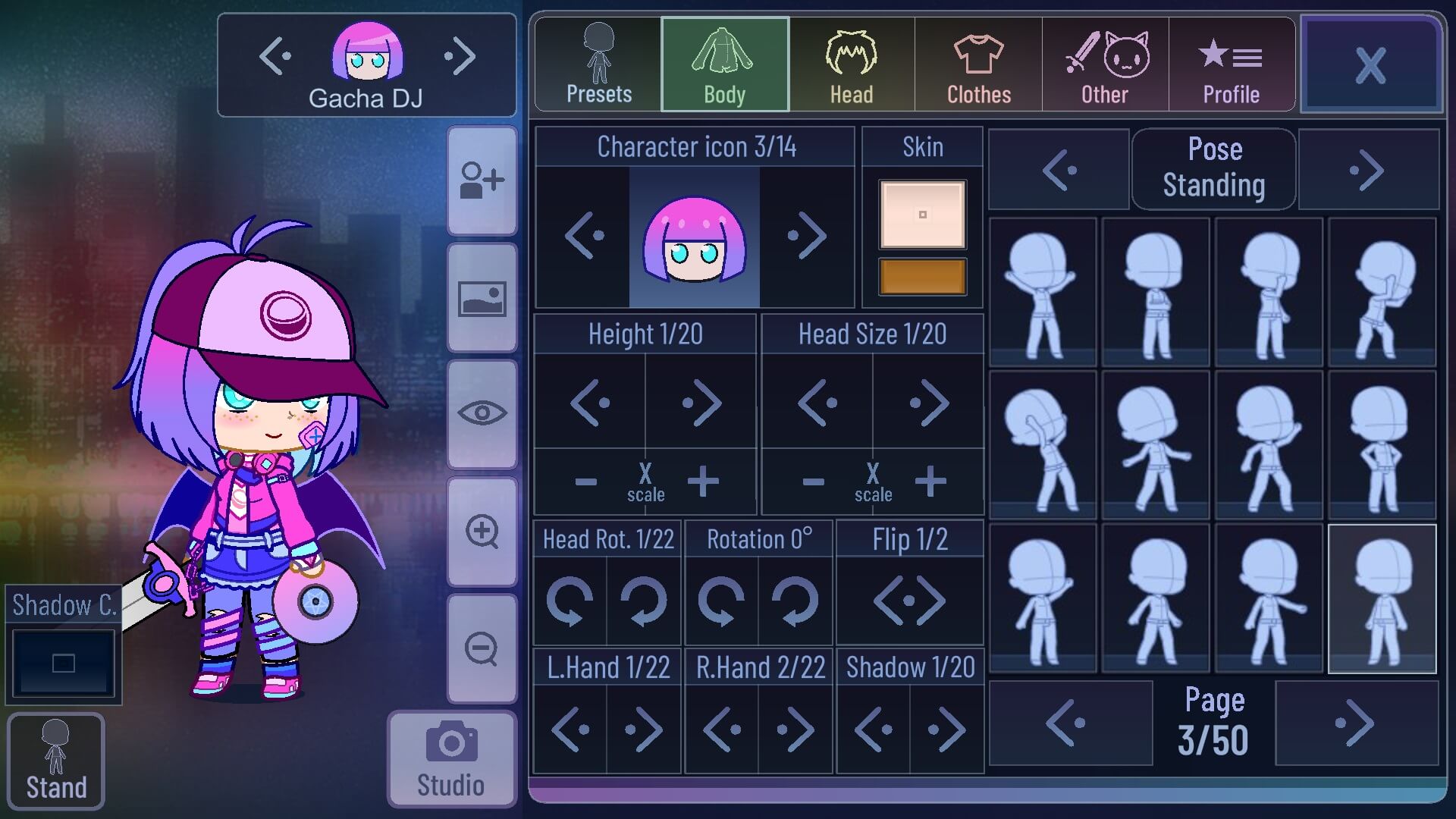
Task: Switch to the Clothes tab
Action: pyautogui.click(x=978, y=64)
